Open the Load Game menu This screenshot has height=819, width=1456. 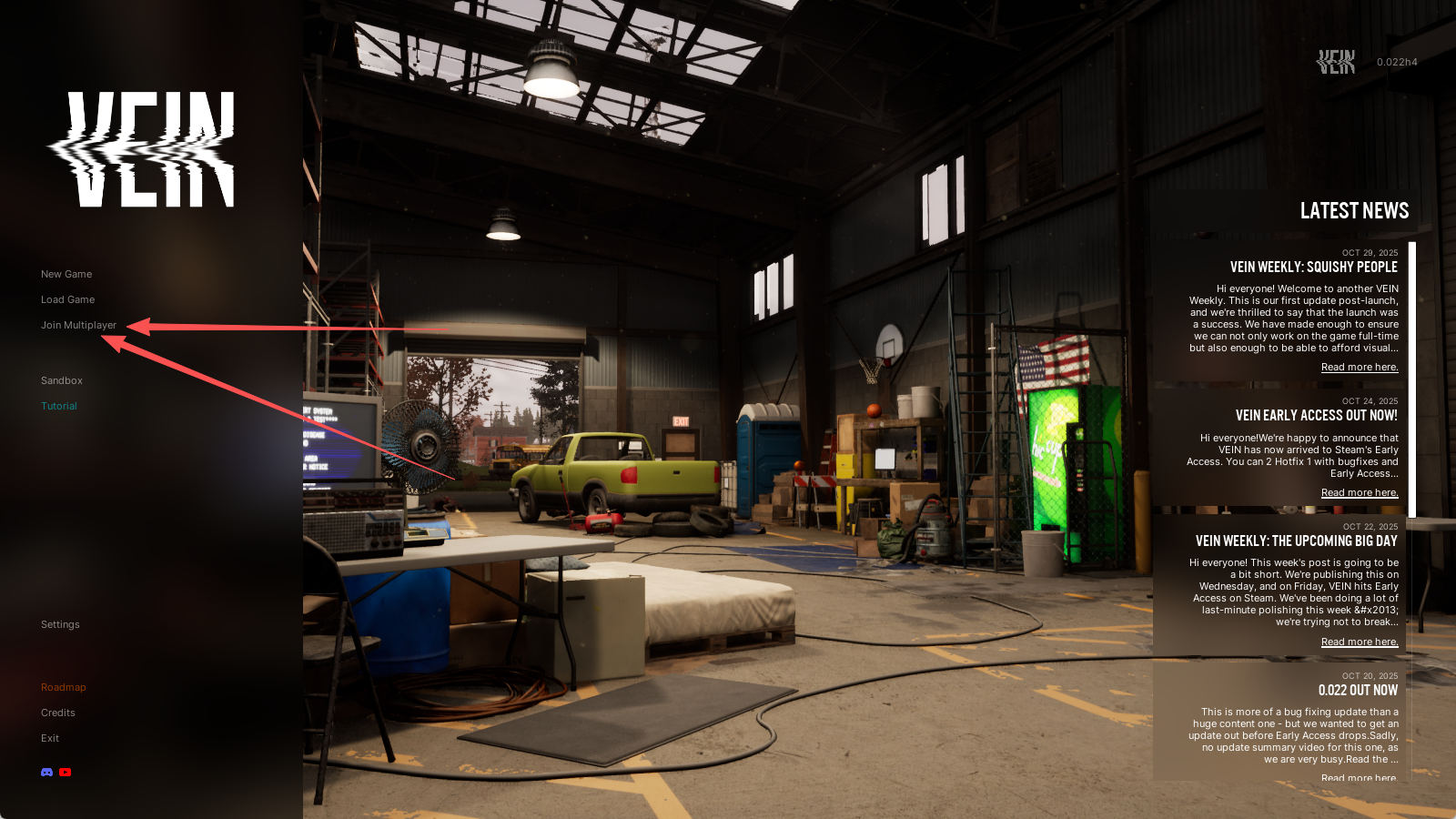click(x=67, y=299)
